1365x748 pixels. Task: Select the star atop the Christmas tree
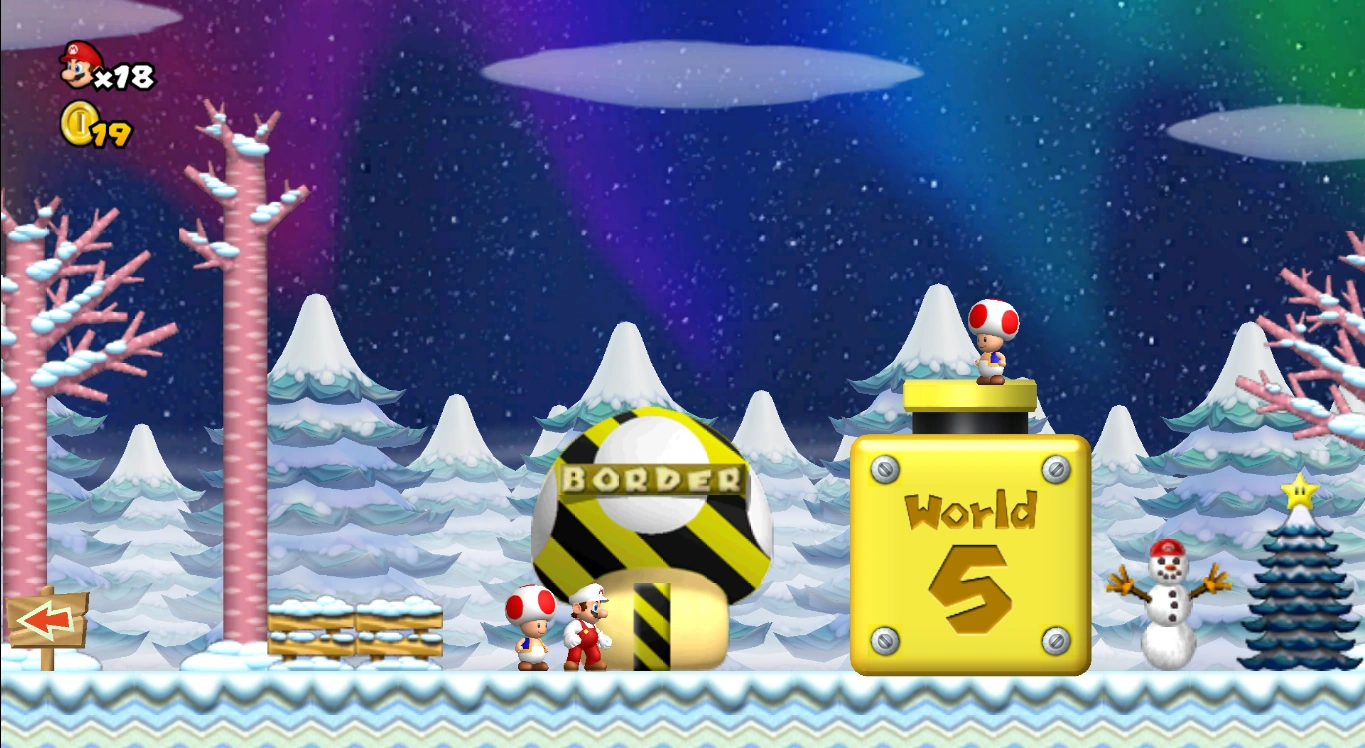pos(1297,489)
